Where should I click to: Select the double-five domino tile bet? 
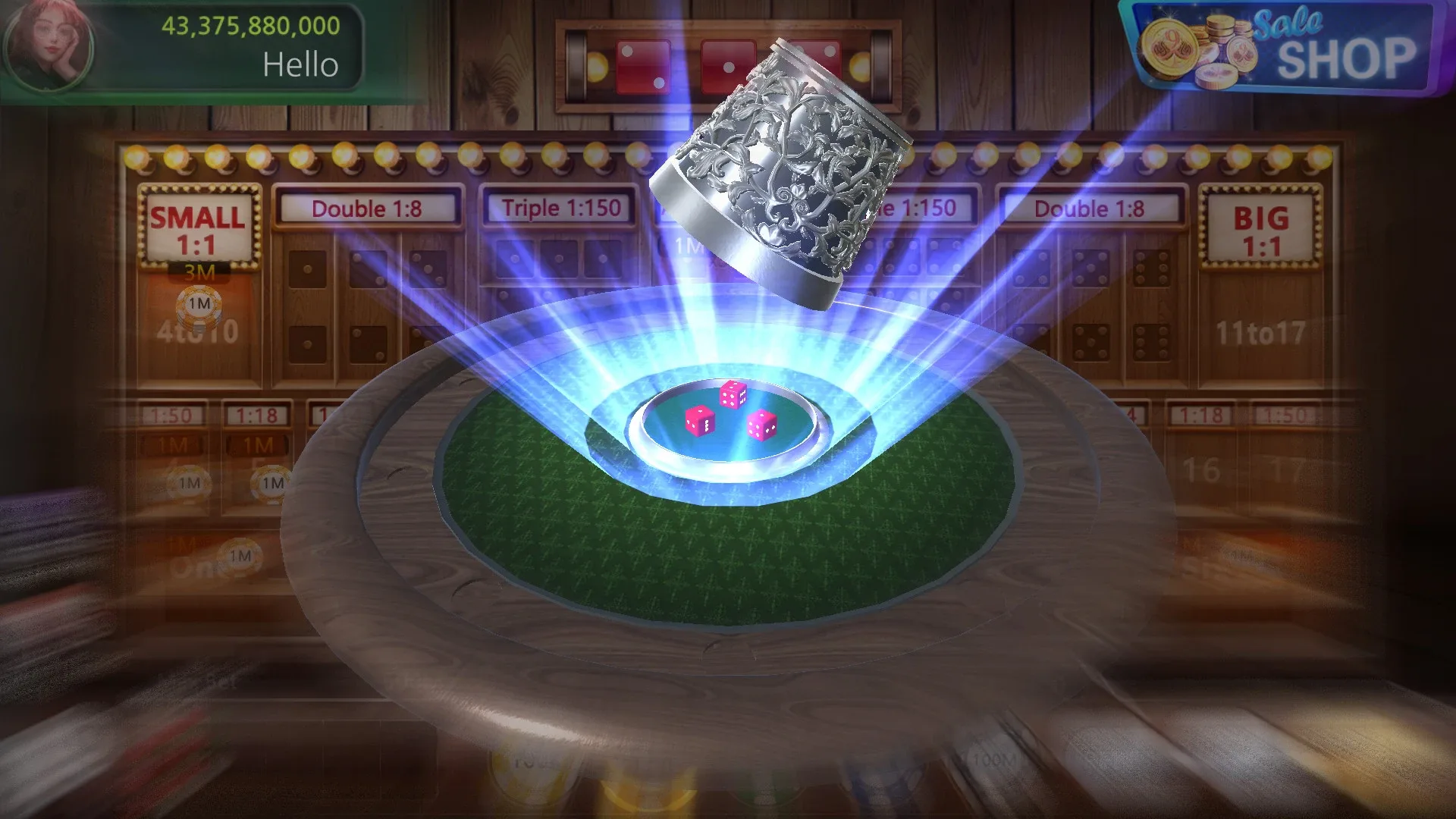point(1092,303)
